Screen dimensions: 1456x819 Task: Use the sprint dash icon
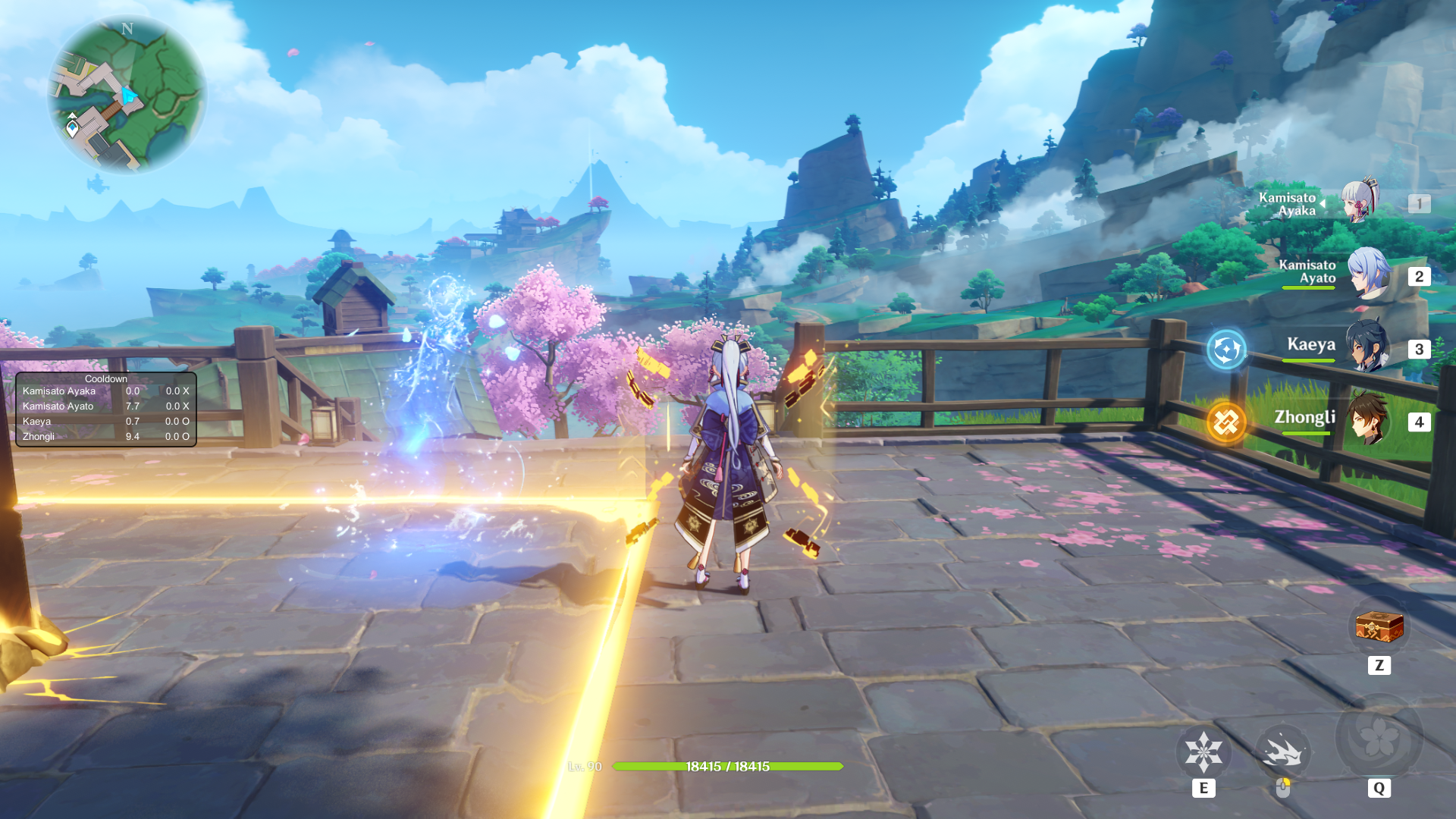1282,752
